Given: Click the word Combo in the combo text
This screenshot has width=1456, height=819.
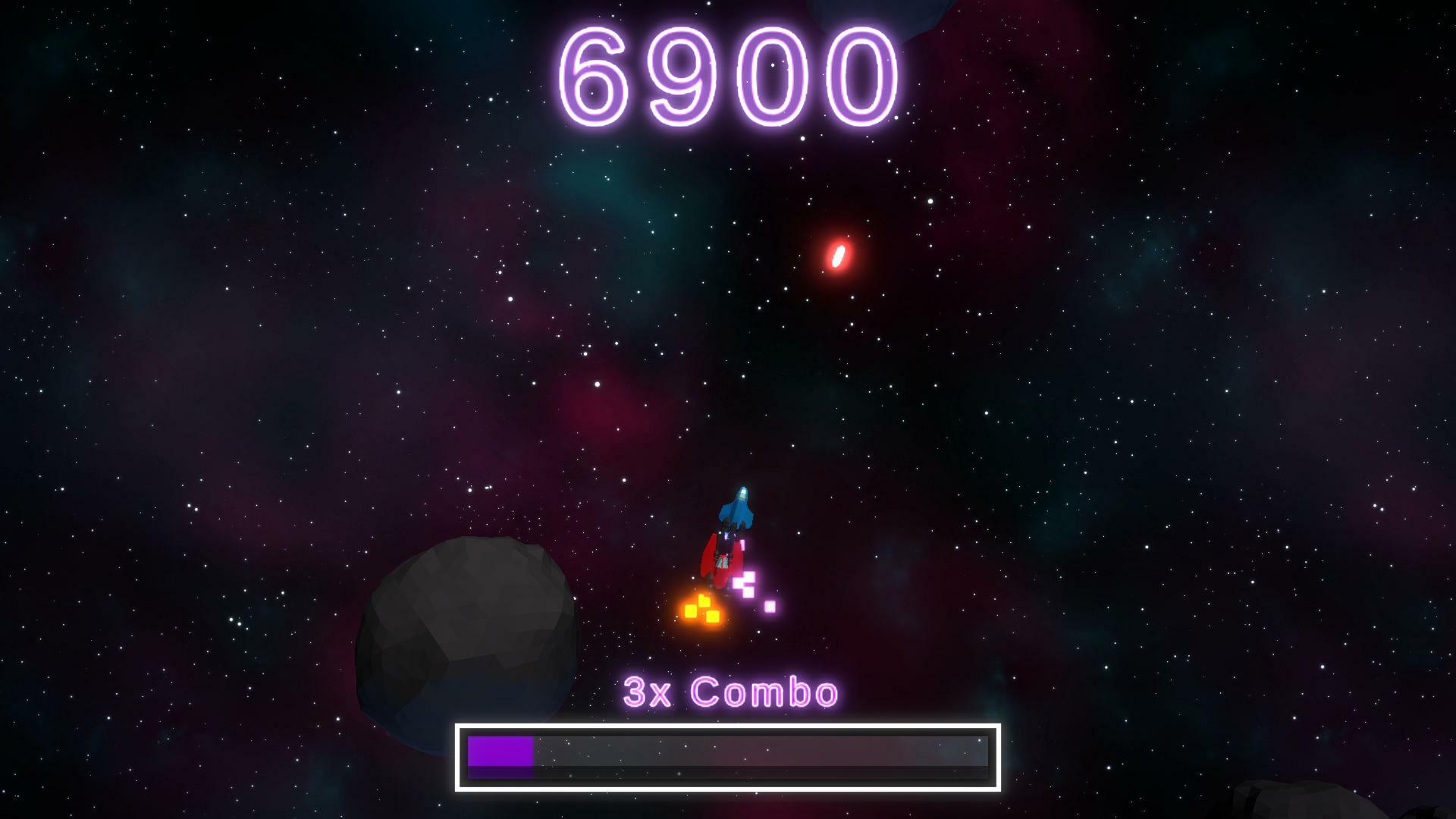Looking at the screenshot, I should click(766, 692).
